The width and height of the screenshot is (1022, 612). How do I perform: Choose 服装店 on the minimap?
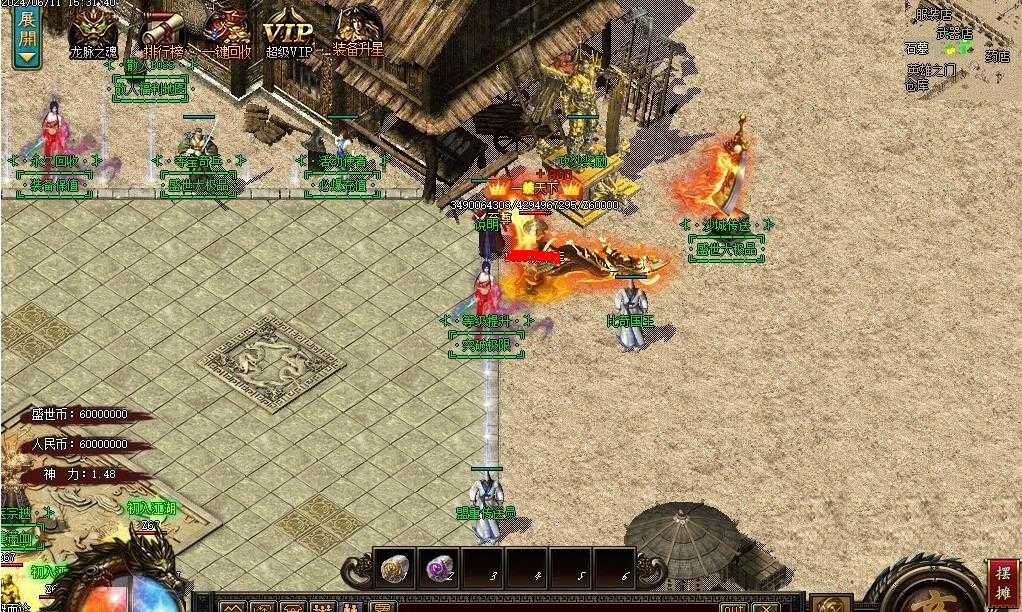933,14
